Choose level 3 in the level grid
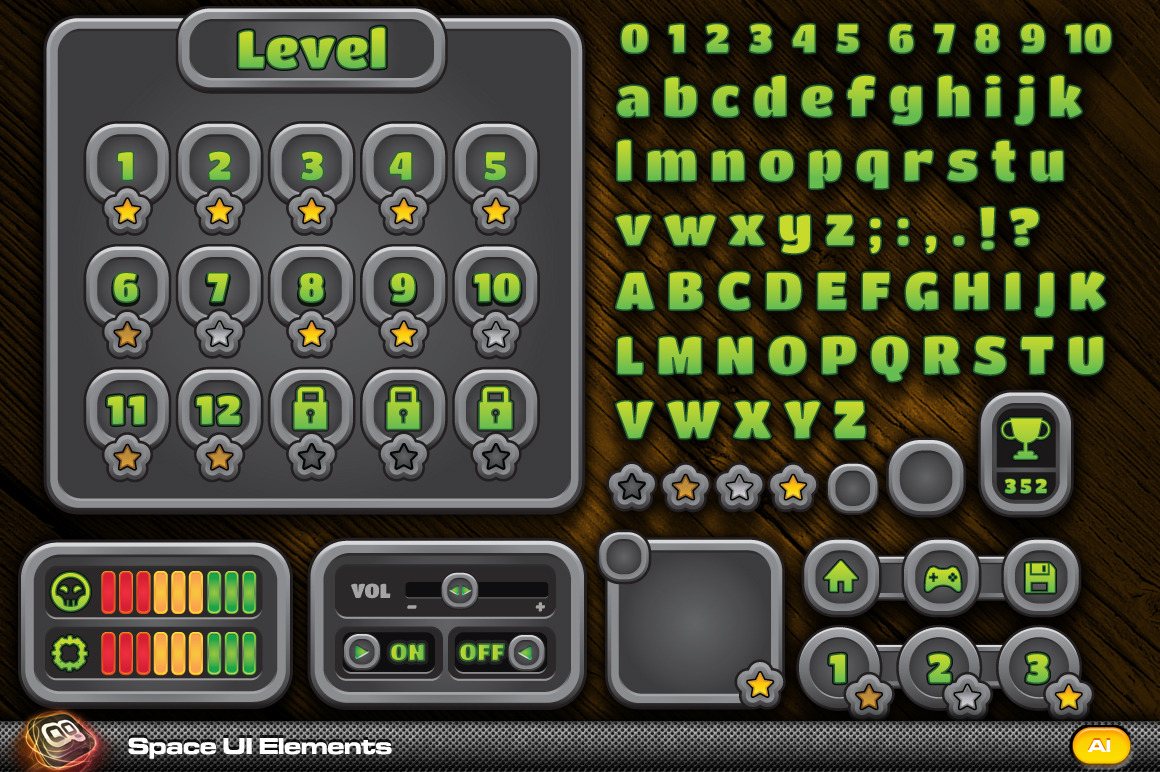 pyautogui.click(x=312, y=166)
